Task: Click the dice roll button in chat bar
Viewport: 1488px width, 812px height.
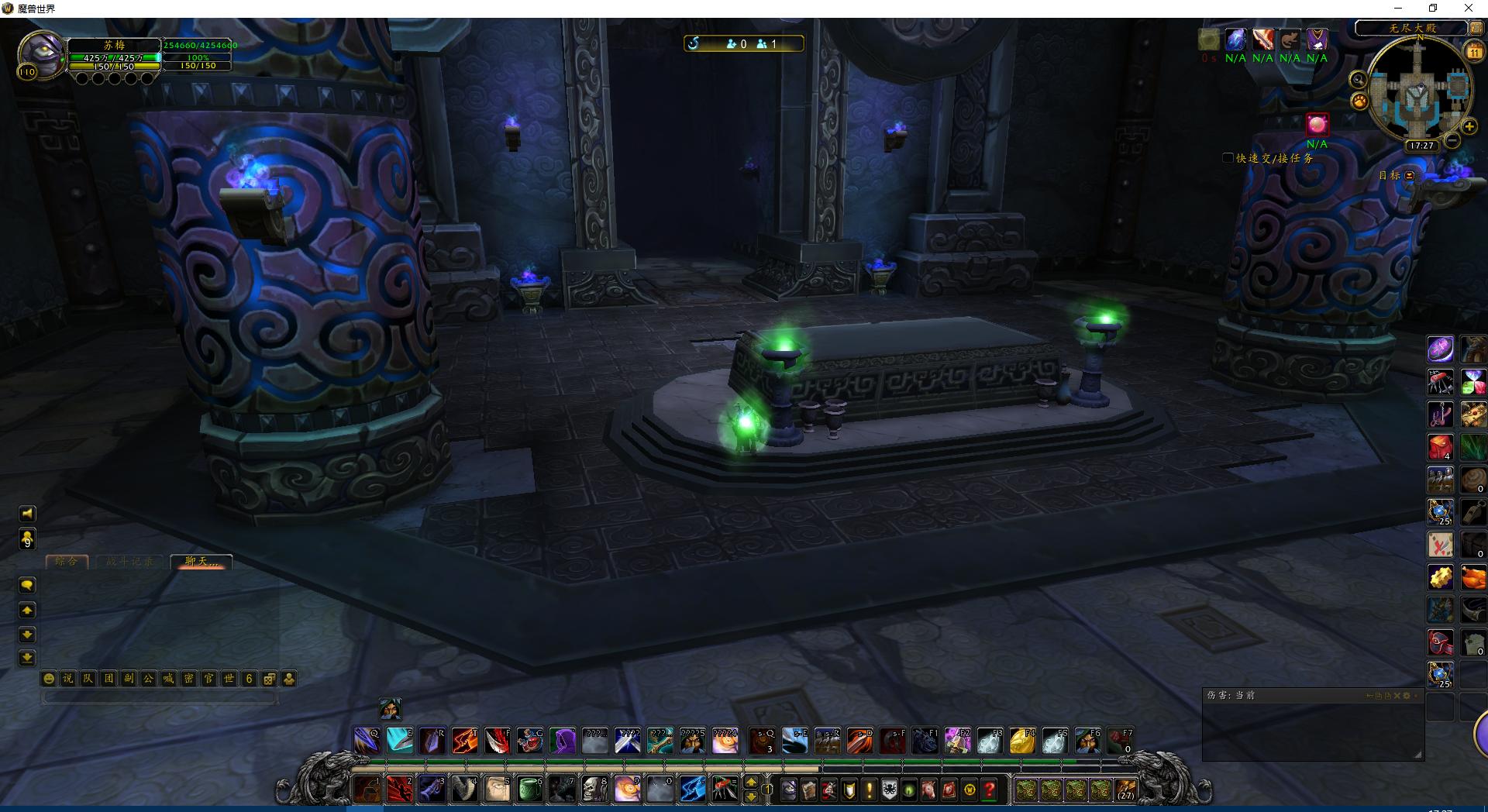Action: (x=269, y=679)
